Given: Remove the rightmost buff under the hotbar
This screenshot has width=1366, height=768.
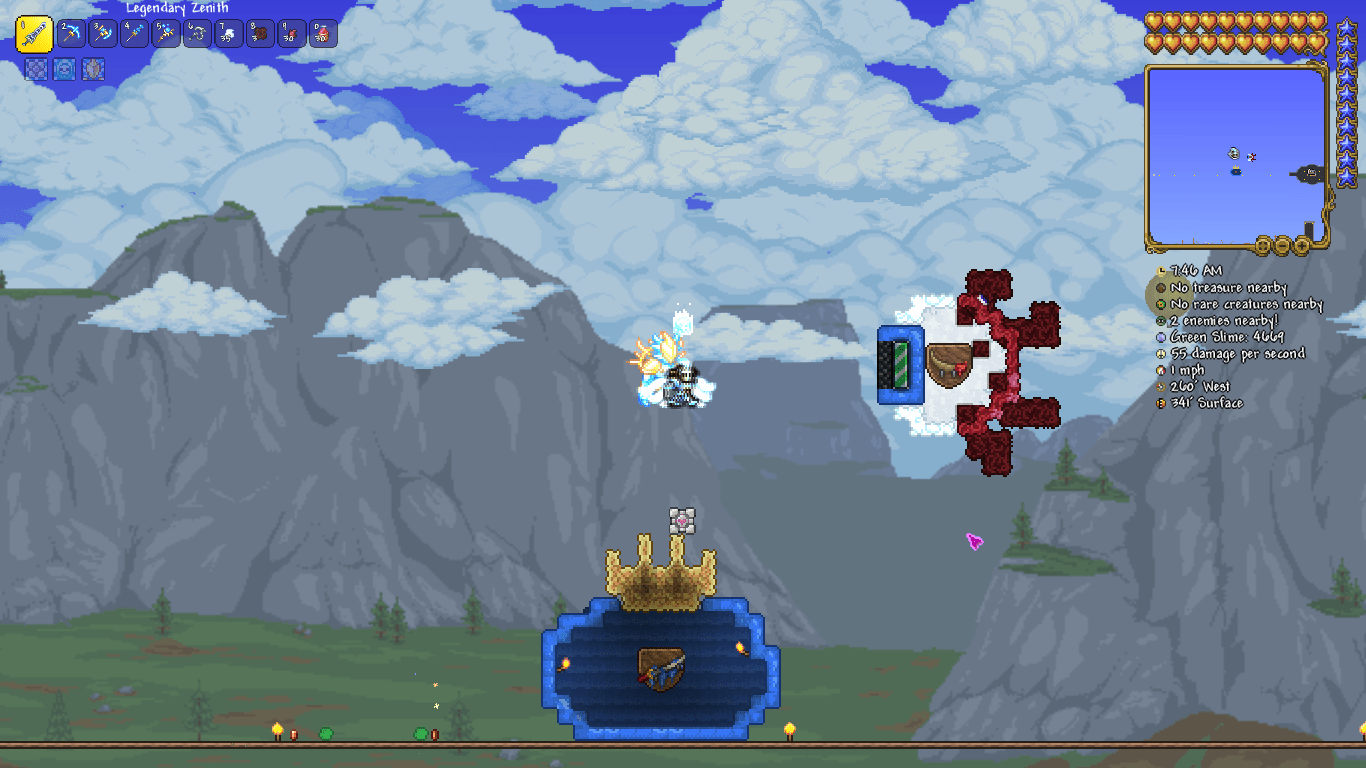Looking at the screenshot, I should click(x=93, y=70).
